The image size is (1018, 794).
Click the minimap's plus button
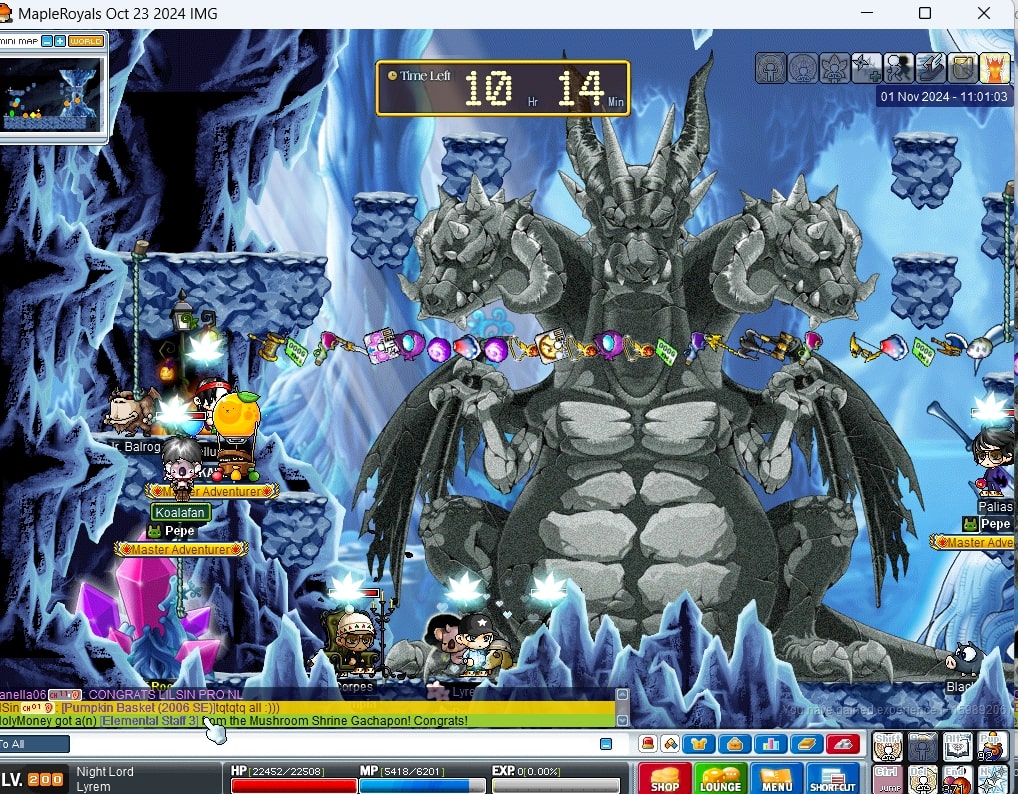(60, 41)
